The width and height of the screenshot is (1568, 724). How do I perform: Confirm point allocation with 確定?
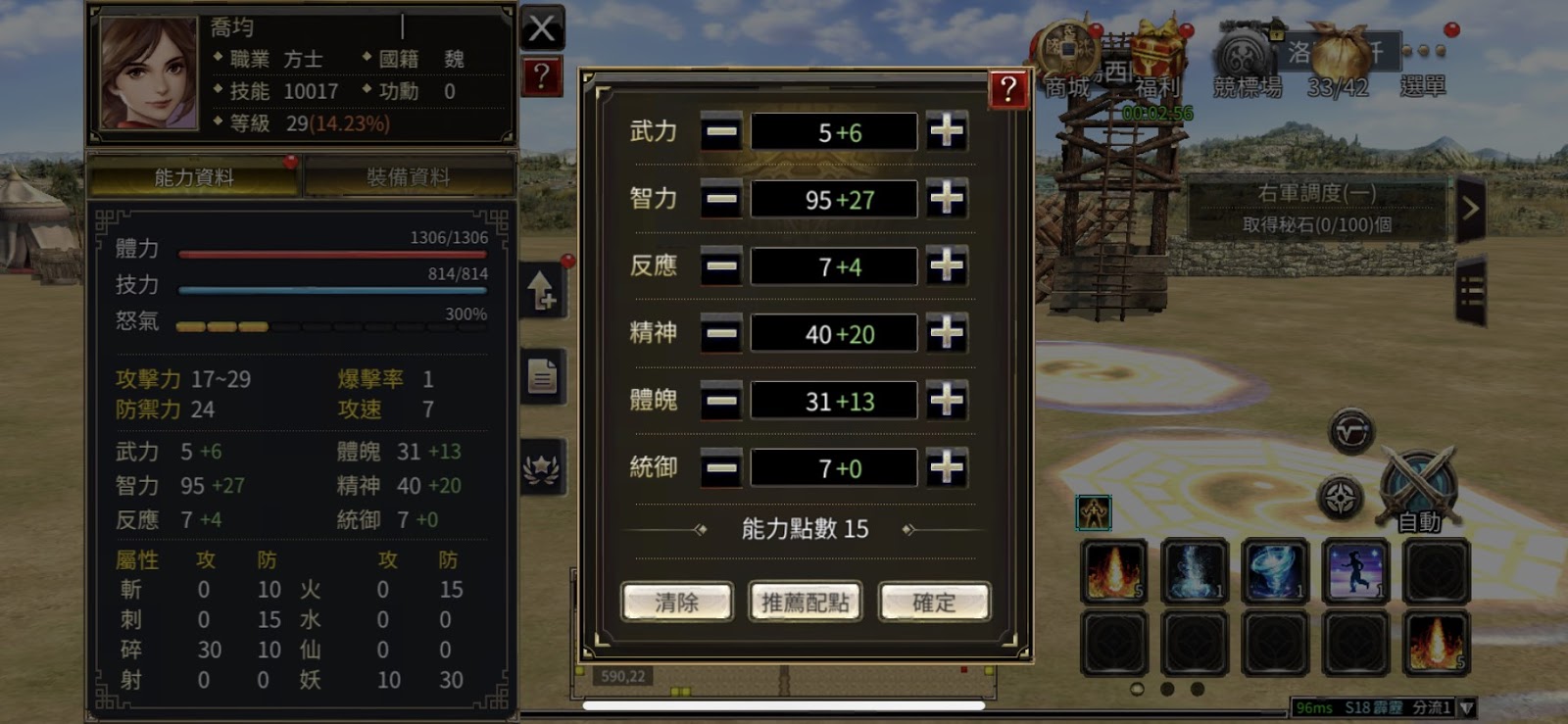point(934,602)
